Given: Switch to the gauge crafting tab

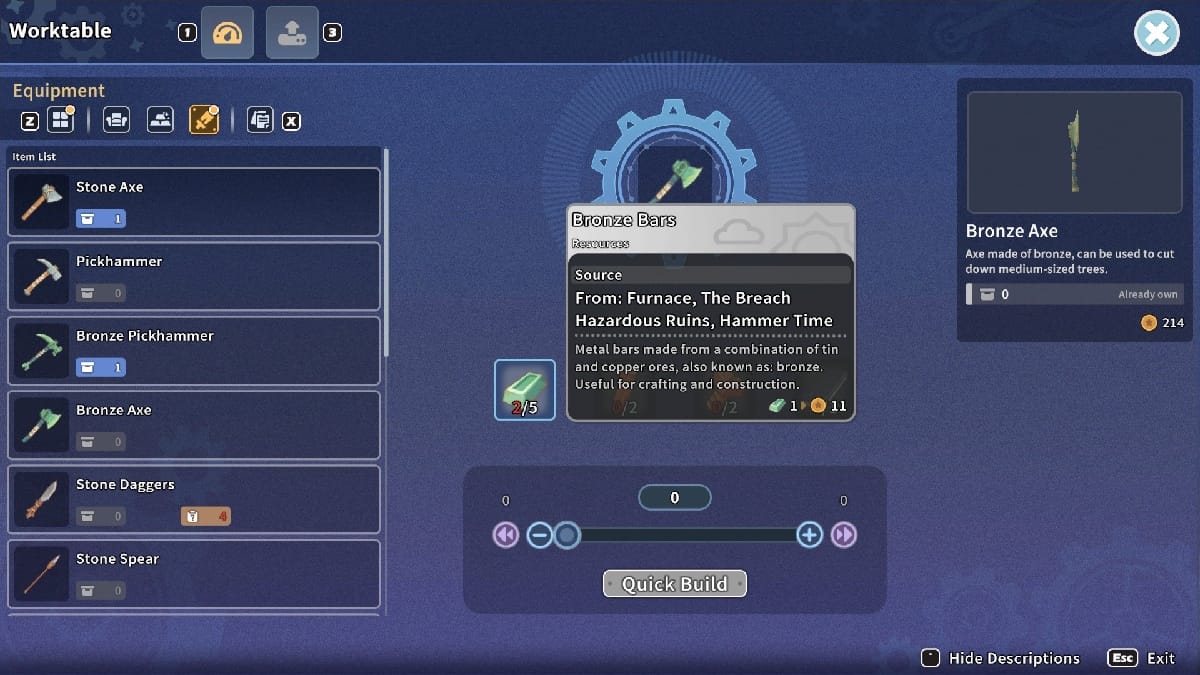Looking at the screenshot, I should click(227, 33).
